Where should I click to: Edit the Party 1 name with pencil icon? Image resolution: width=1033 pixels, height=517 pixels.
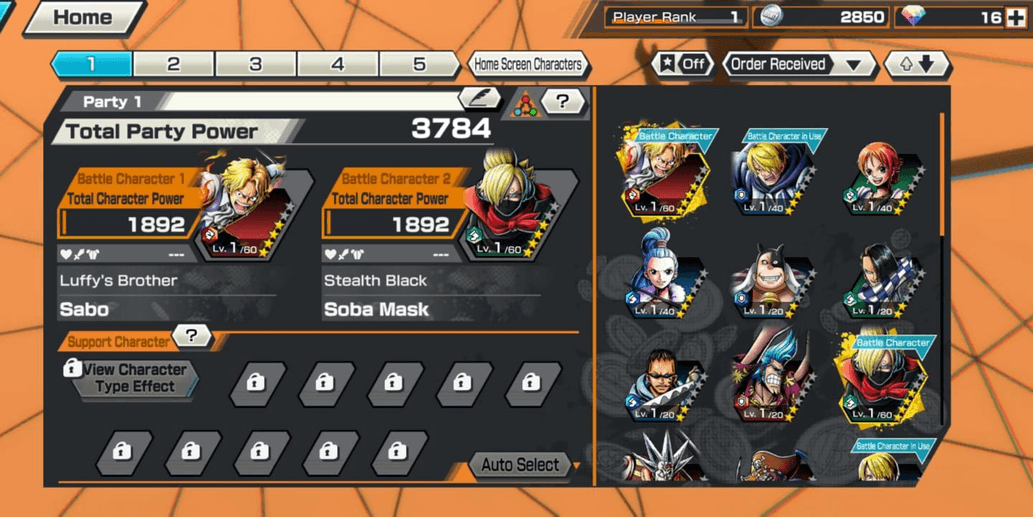coord(479,99)
